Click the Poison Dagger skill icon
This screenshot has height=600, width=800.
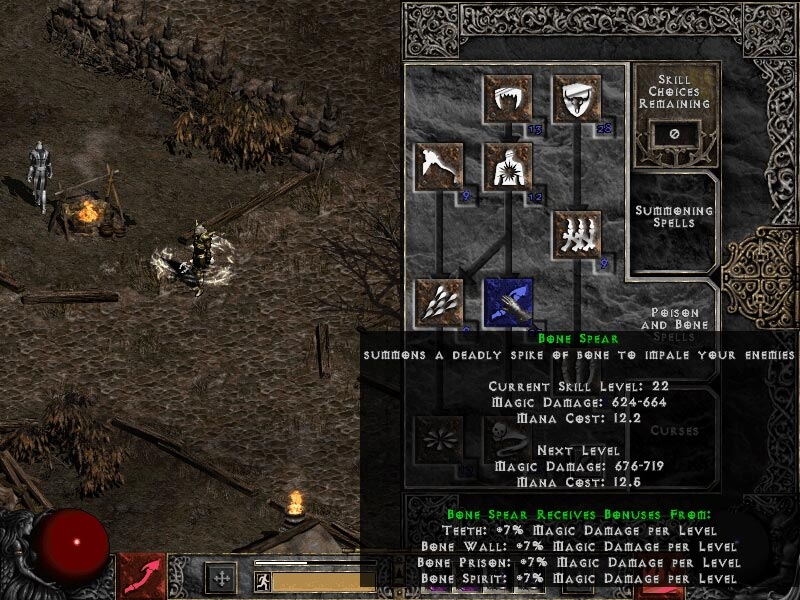[x=439, y=167]
